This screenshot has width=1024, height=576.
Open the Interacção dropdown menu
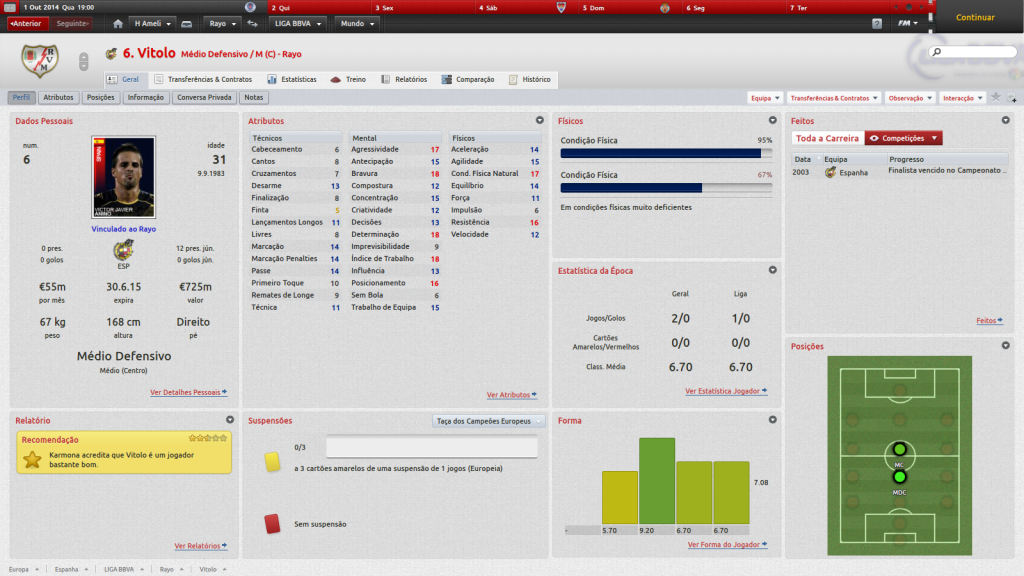962,98
